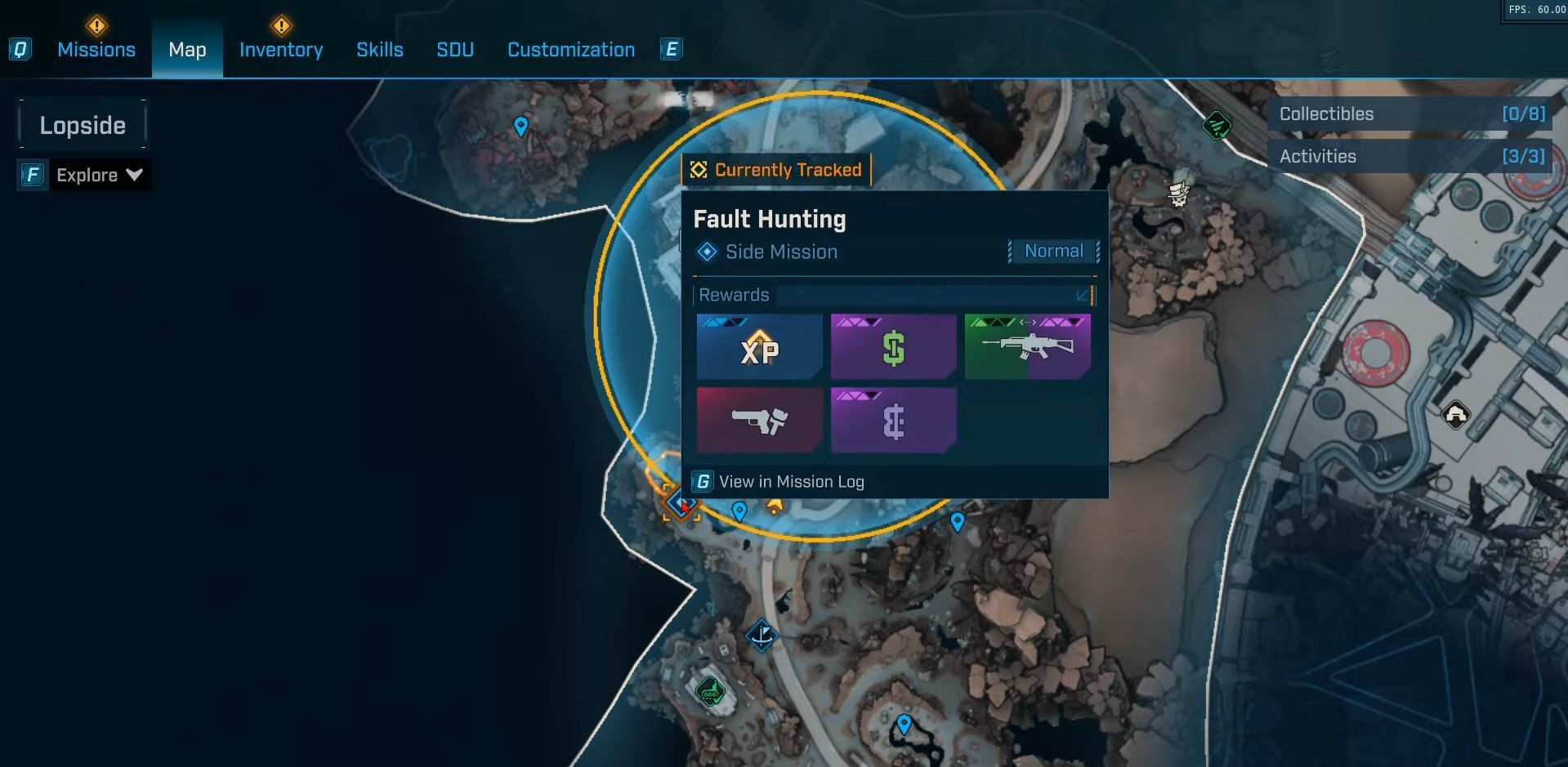Select the assault rifle reward tile
1568x767 pixels.
click(x=1027, y=347)
